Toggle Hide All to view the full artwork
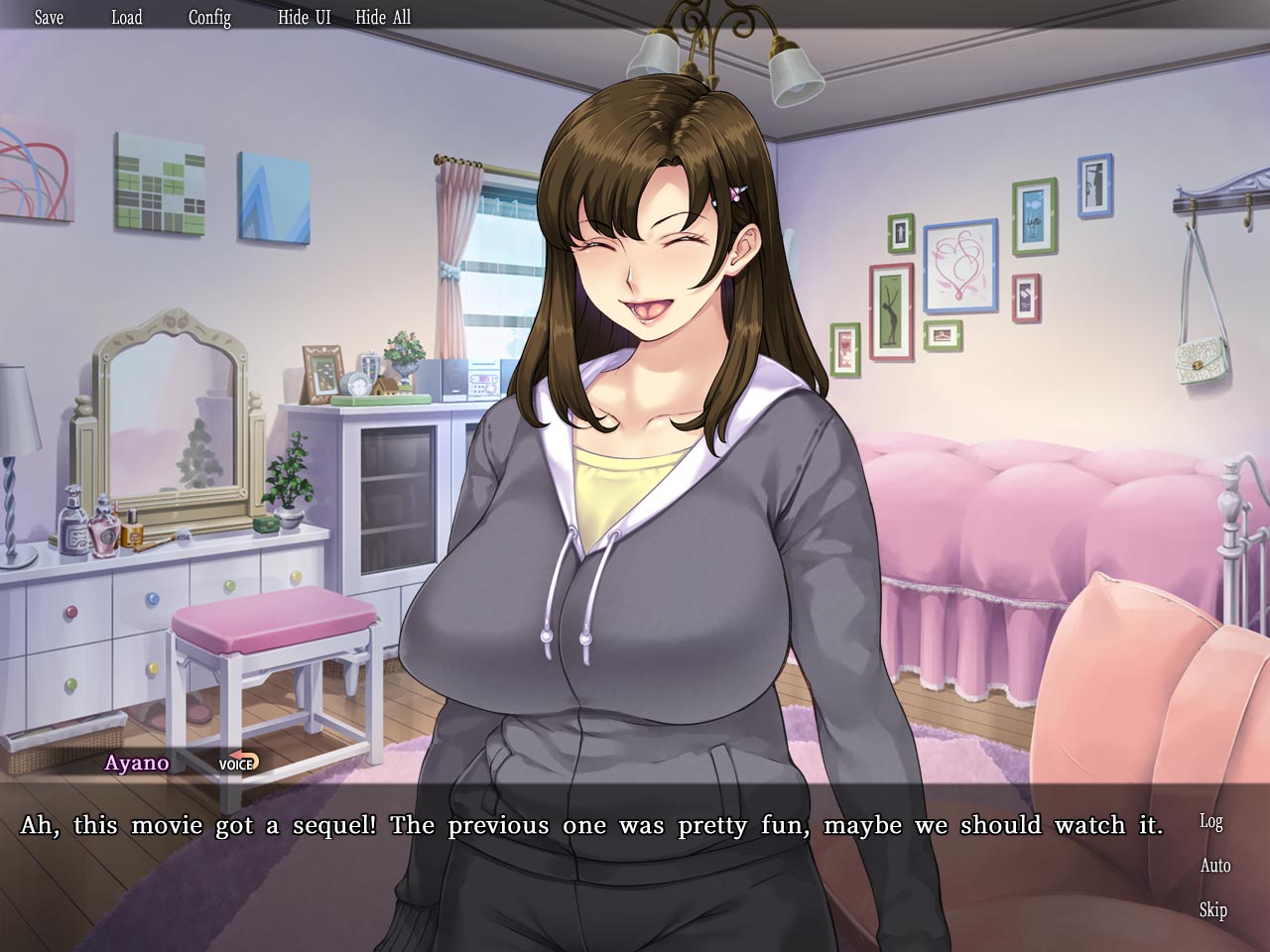1270x952 pixels. [382, 17]
